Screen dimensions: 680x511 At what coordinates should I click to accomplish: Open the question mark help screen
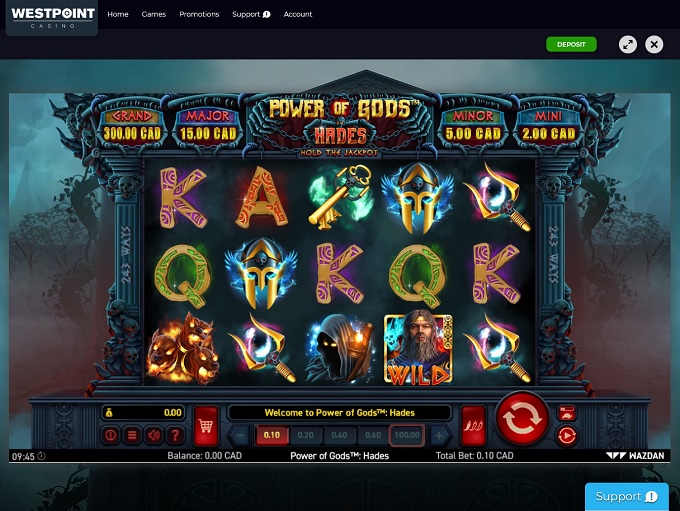176,435
